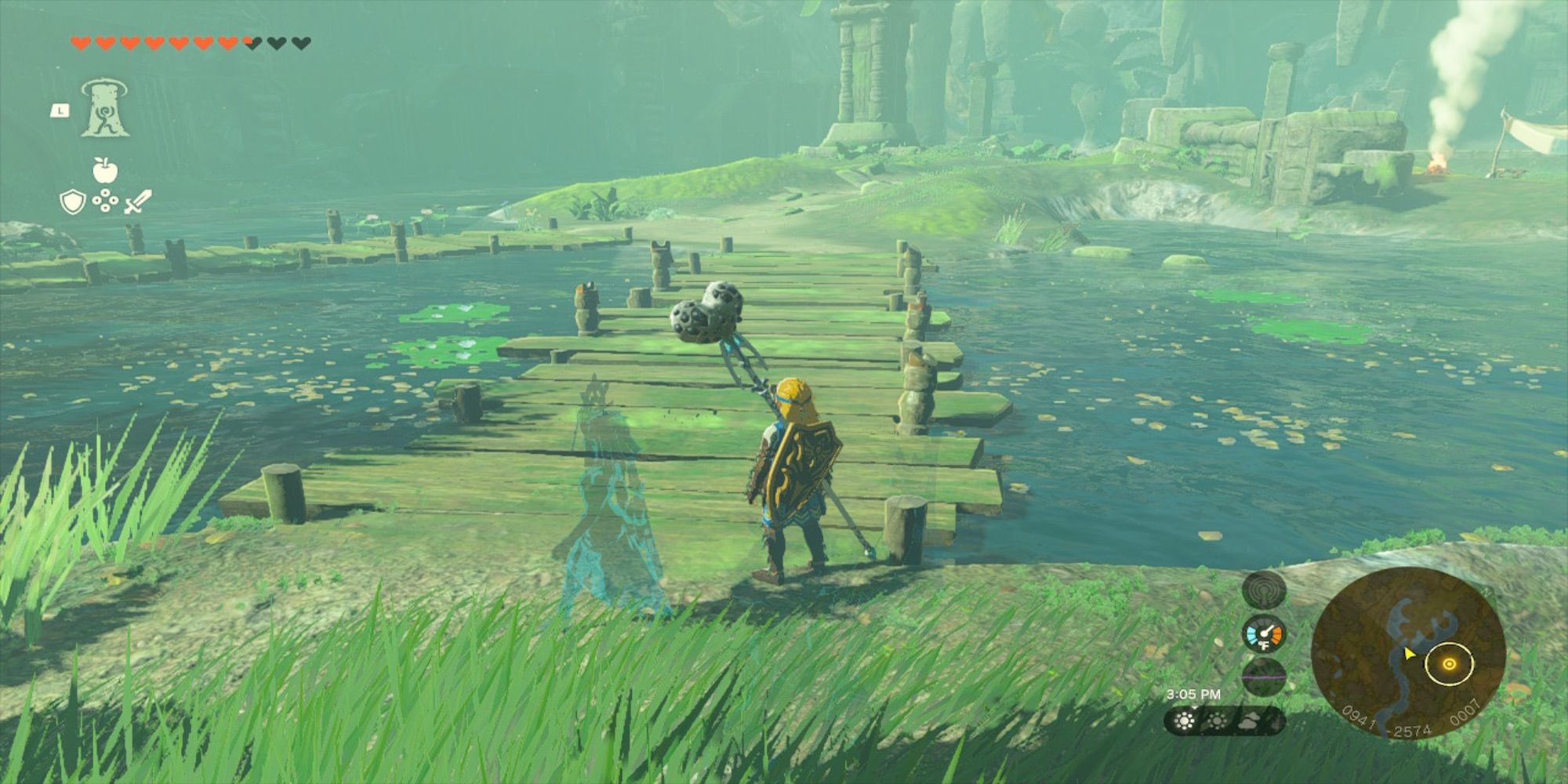Click the altitude value 0007 on the minimap

coord(1465,716)
